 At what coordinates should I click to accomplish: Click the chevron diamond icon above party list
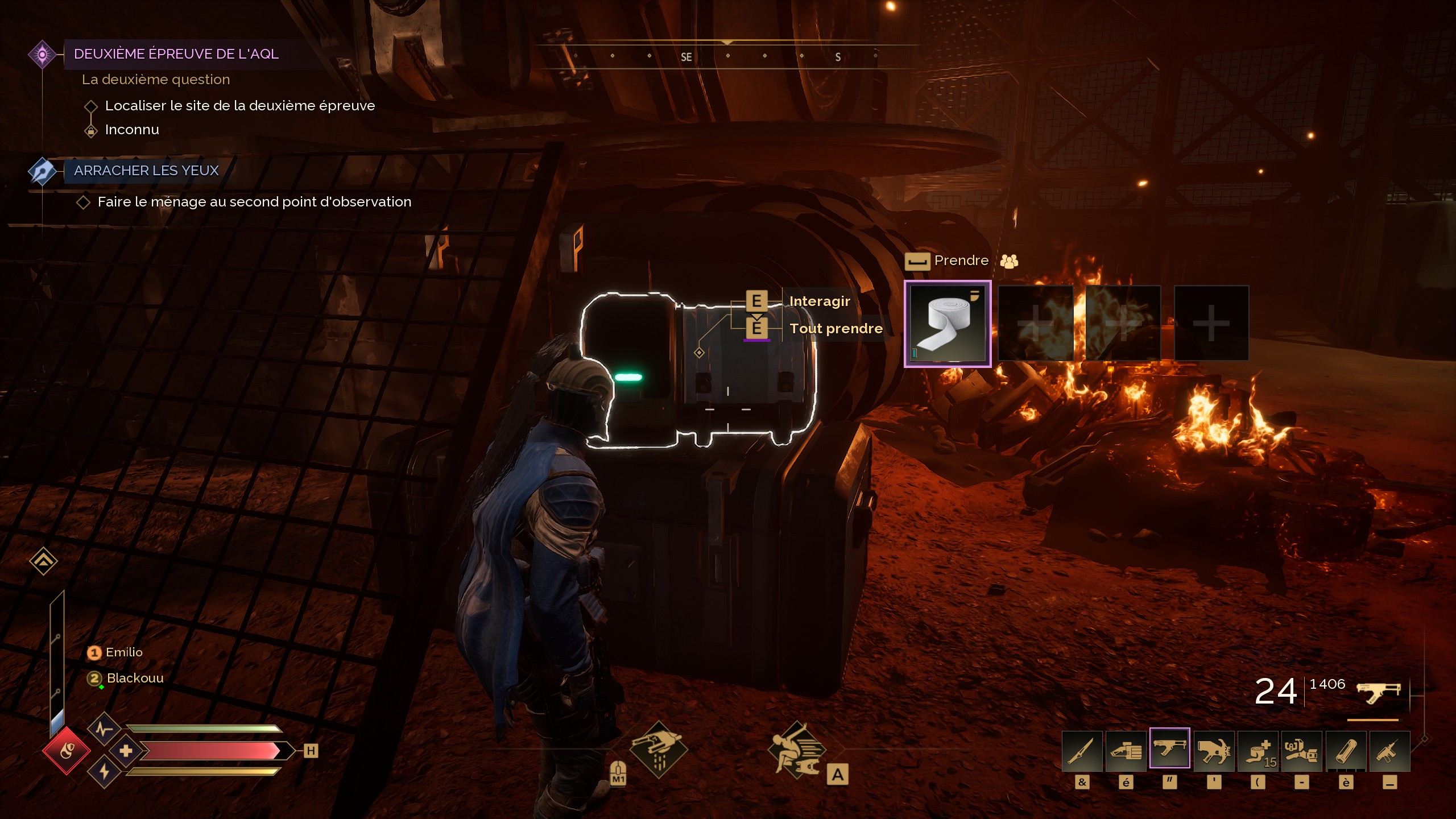coord(43,561)
